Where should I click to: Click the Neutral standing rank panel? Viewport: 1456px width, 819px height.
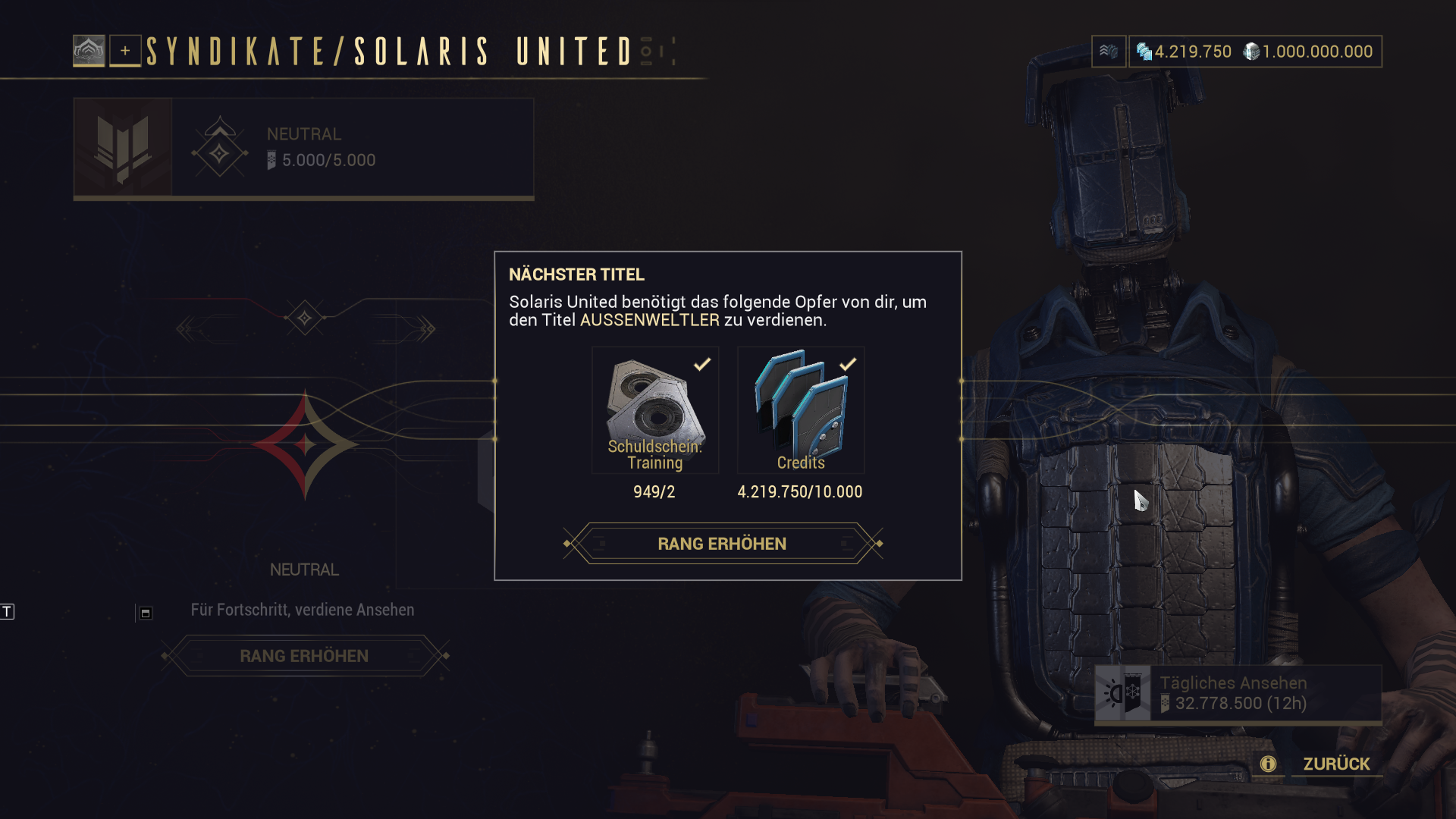tap(303, 148)
